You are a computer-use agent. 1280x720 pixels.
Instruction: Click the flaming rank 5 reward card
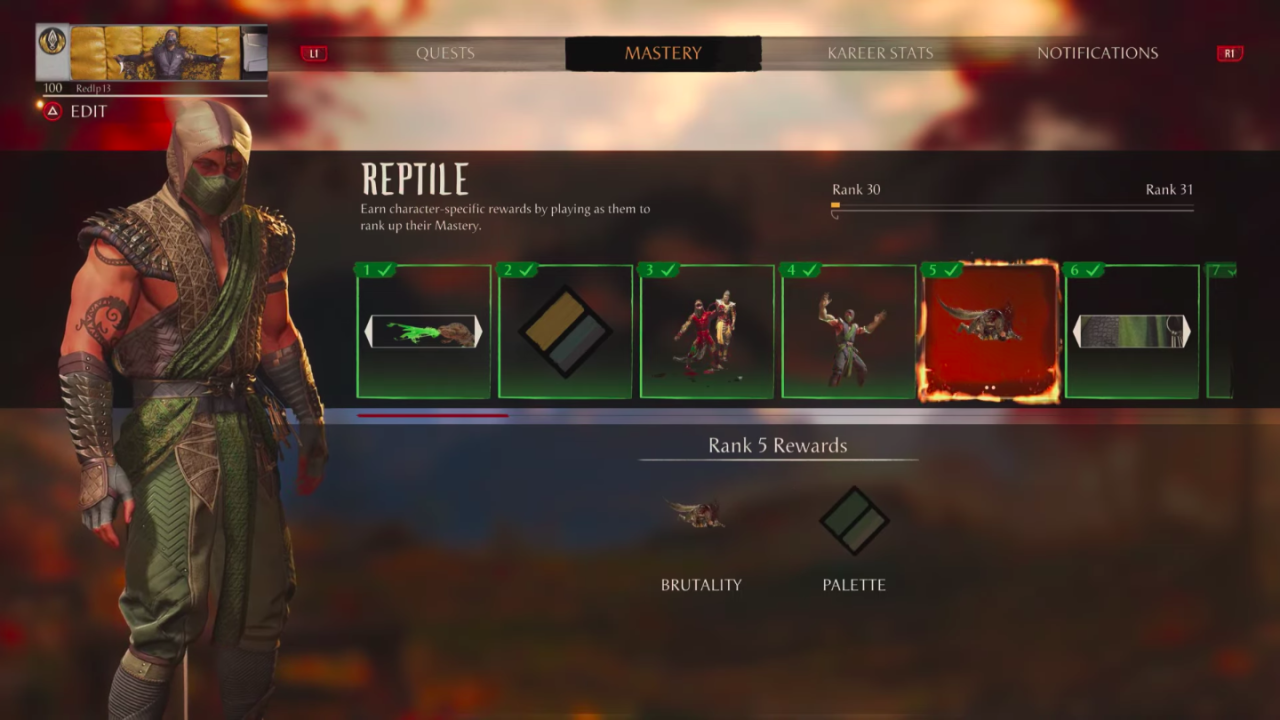(990, 330)
